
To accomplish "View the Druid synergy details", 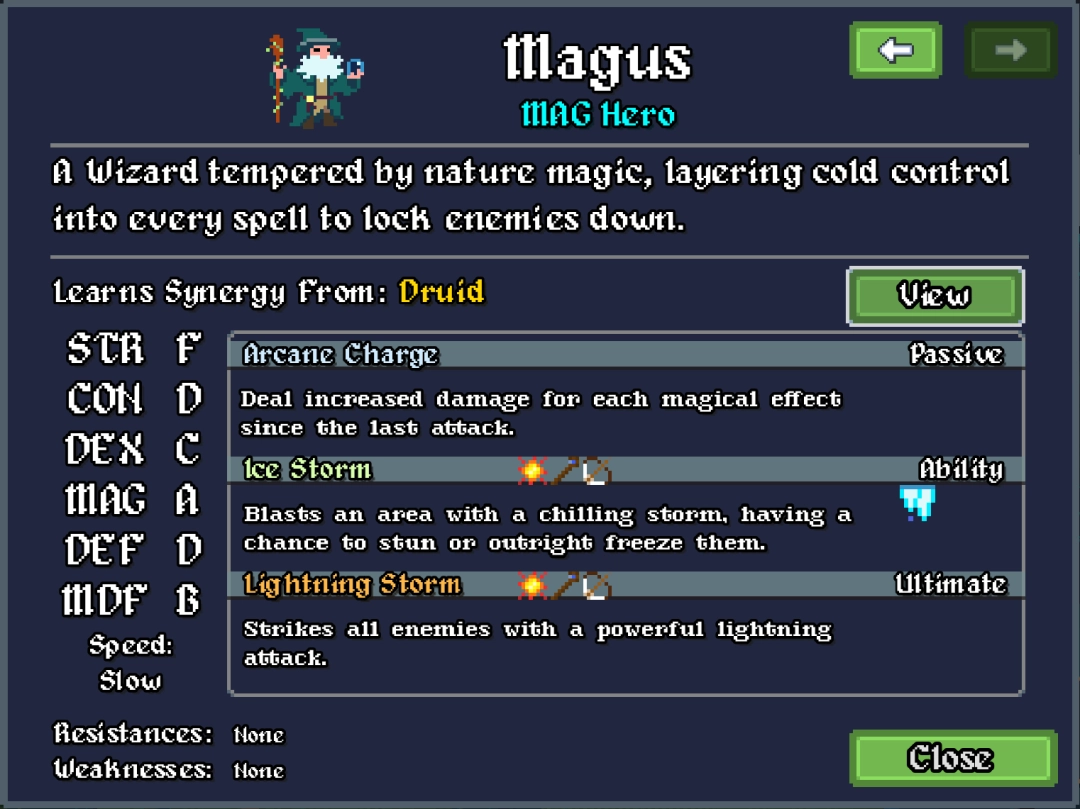I will [x=934, y=296].
